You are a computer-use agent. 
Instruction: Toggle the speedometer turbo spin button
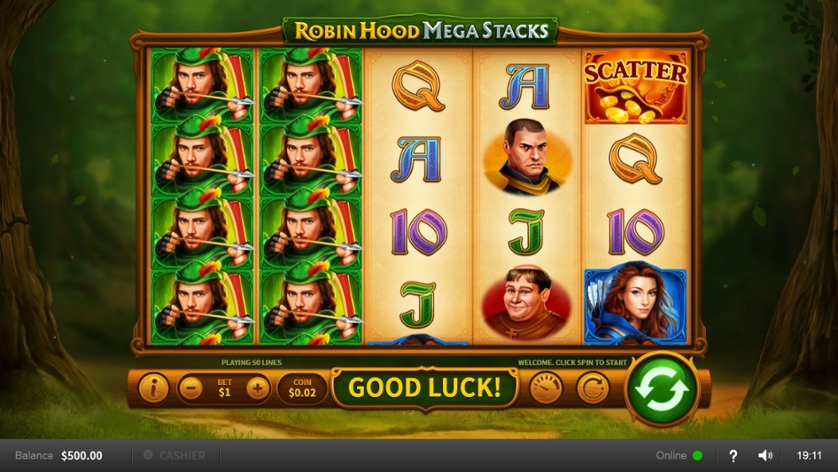(546, 388)
